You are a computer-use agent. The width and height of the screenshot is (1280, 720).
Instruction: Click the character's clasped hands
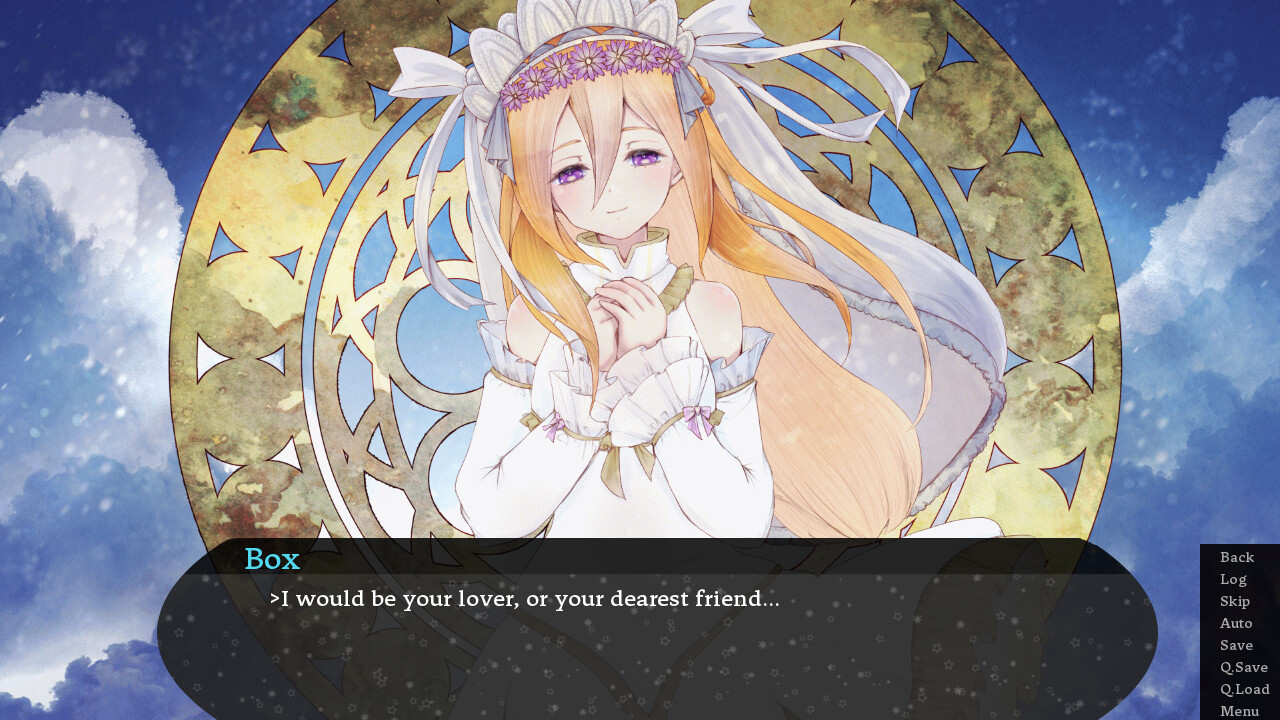pyautogui.click(x=625, y=300)
